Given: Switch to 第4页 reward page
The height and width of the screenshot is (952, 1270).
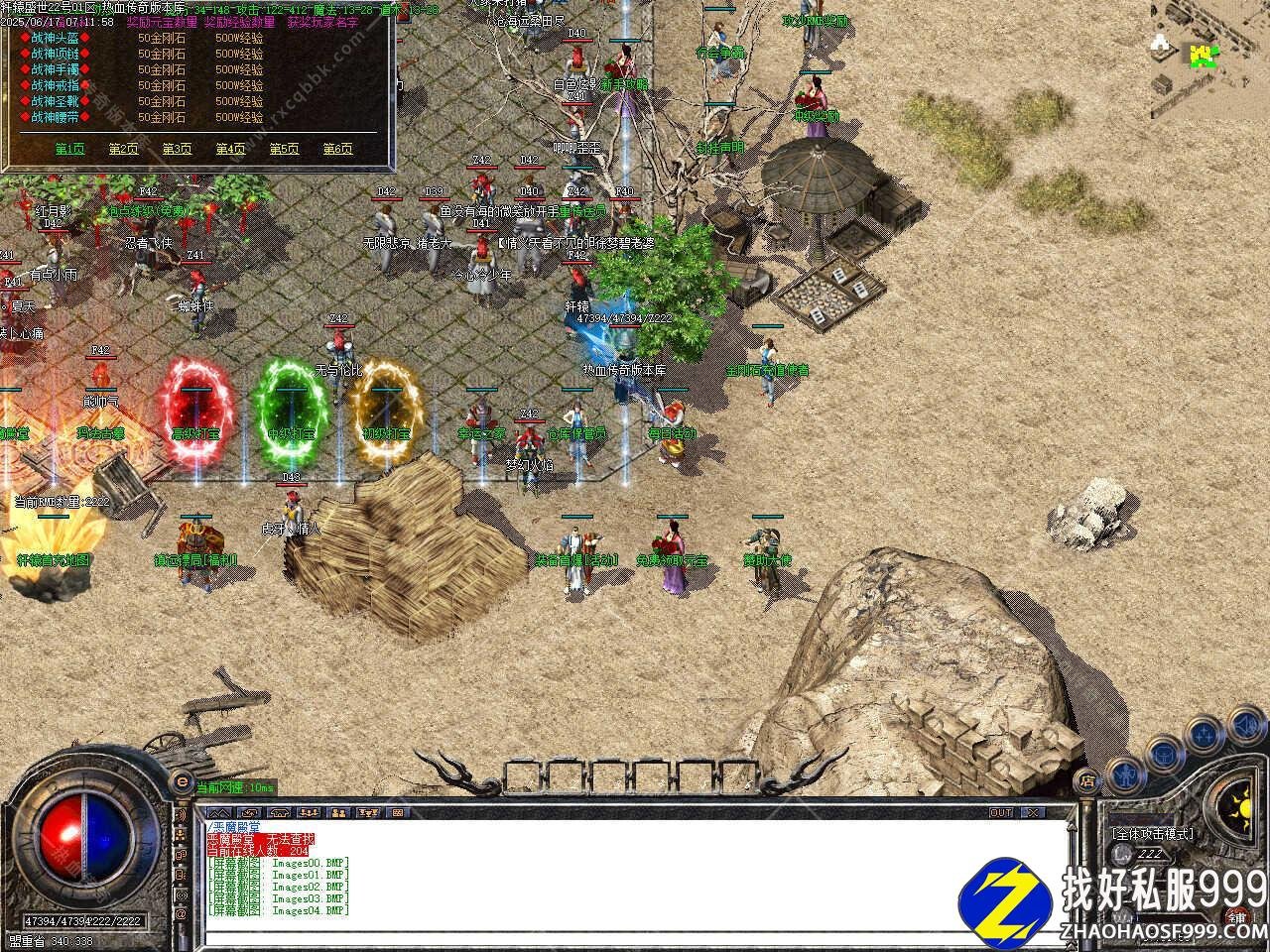Looking at the screenshot, I should pos(230,149).
